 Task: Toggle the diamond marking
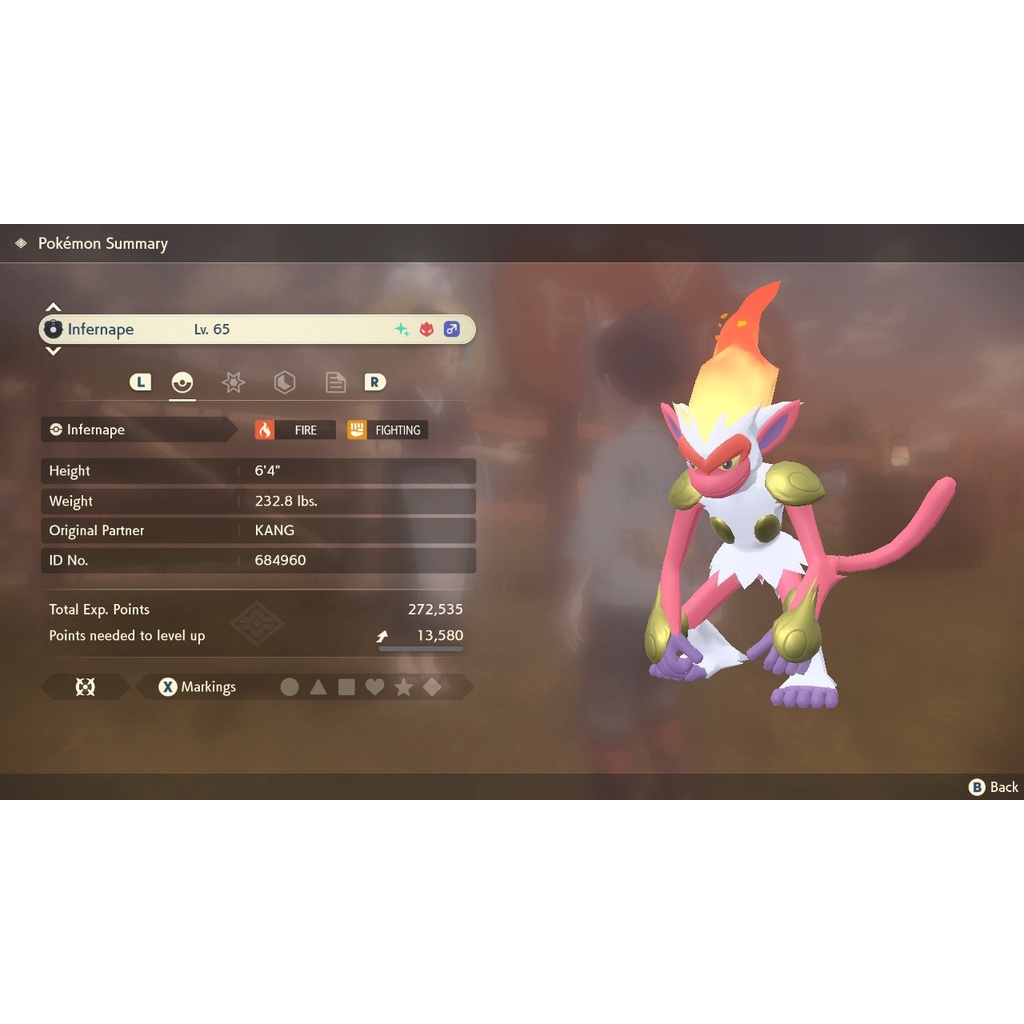[432, 687]
